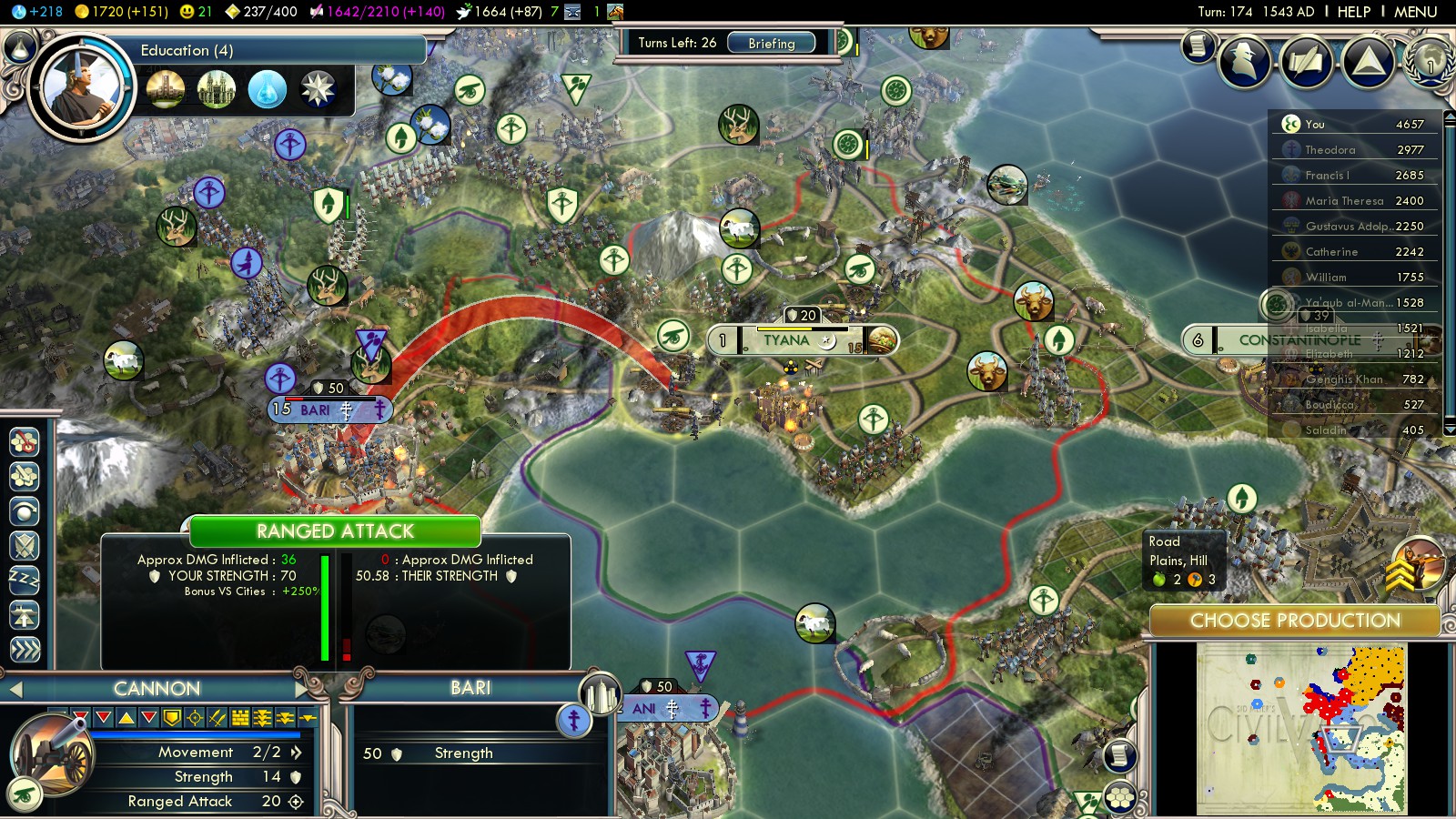Viewport: 1456px width, 819px height.
Task: Put the cannon to sleep
Action: click(25, 579)
